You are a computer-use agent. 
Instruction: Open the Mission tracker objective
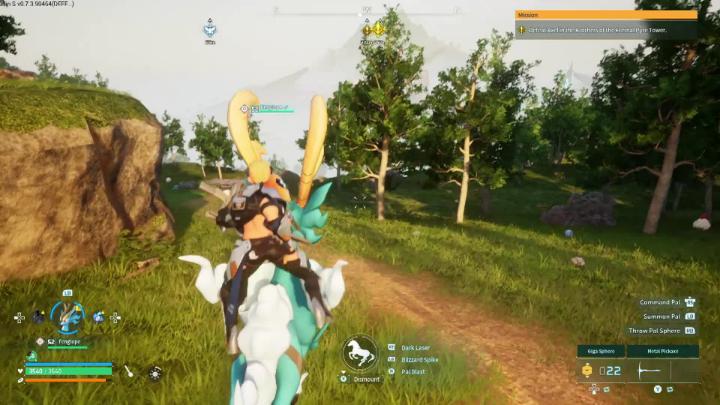(x=607, y=30)
